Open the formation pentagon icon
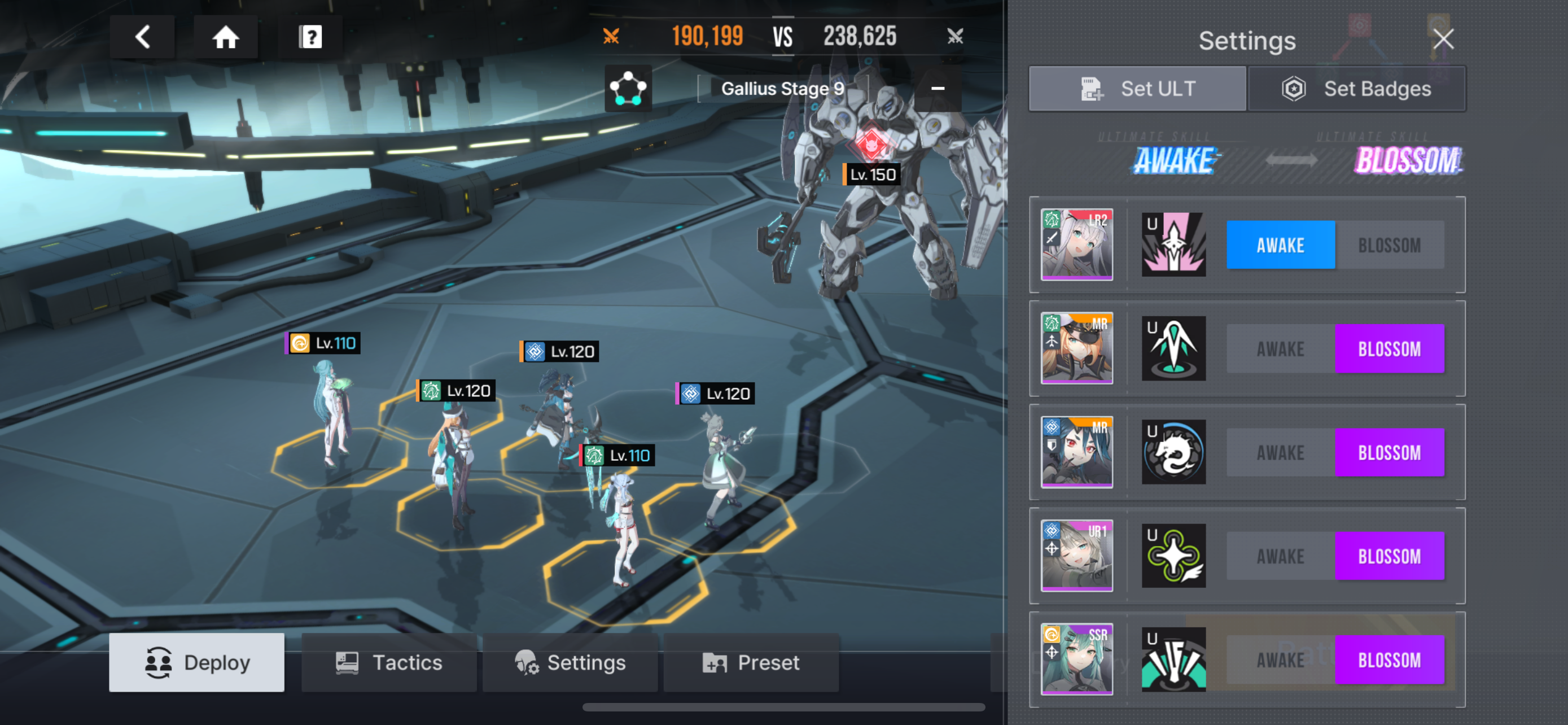Screen dimensions: 1568x725 tap(628, 88)
